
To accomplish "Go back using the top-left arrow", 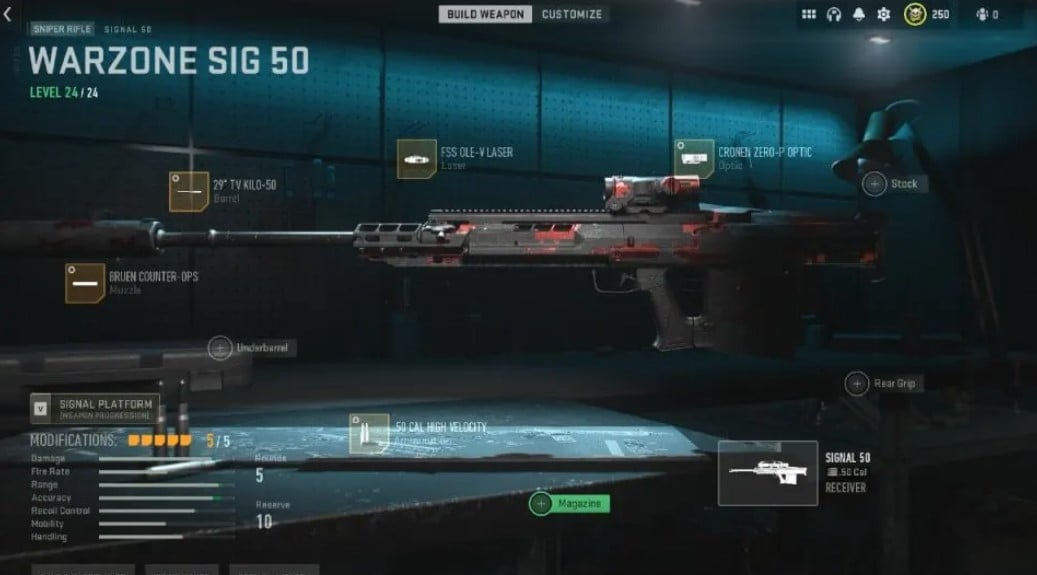I will [8, 15].
